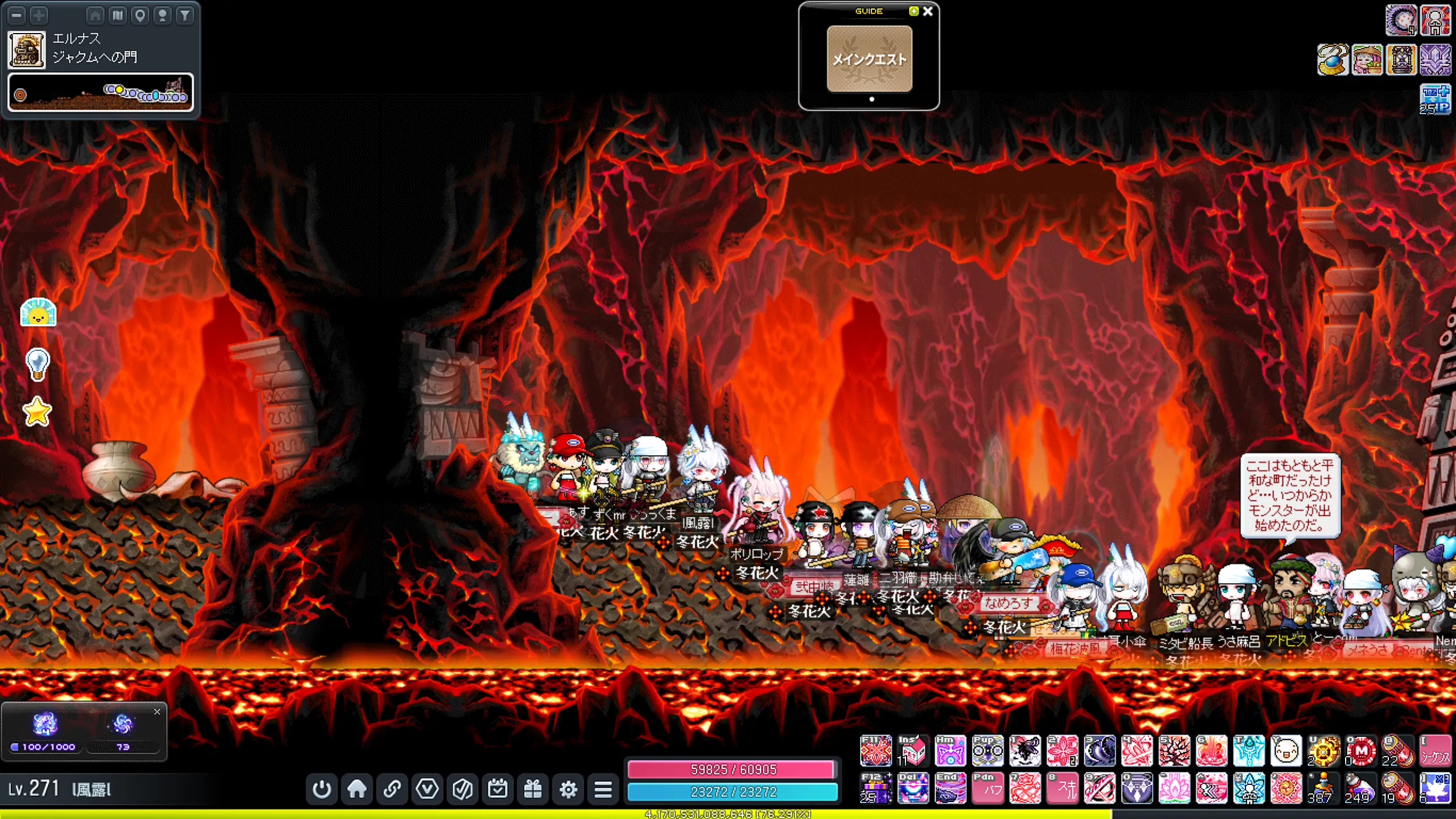Click the minimap funnel filter button
The width and height of the screenshot is (1456, 819).
tap(185, 15)
